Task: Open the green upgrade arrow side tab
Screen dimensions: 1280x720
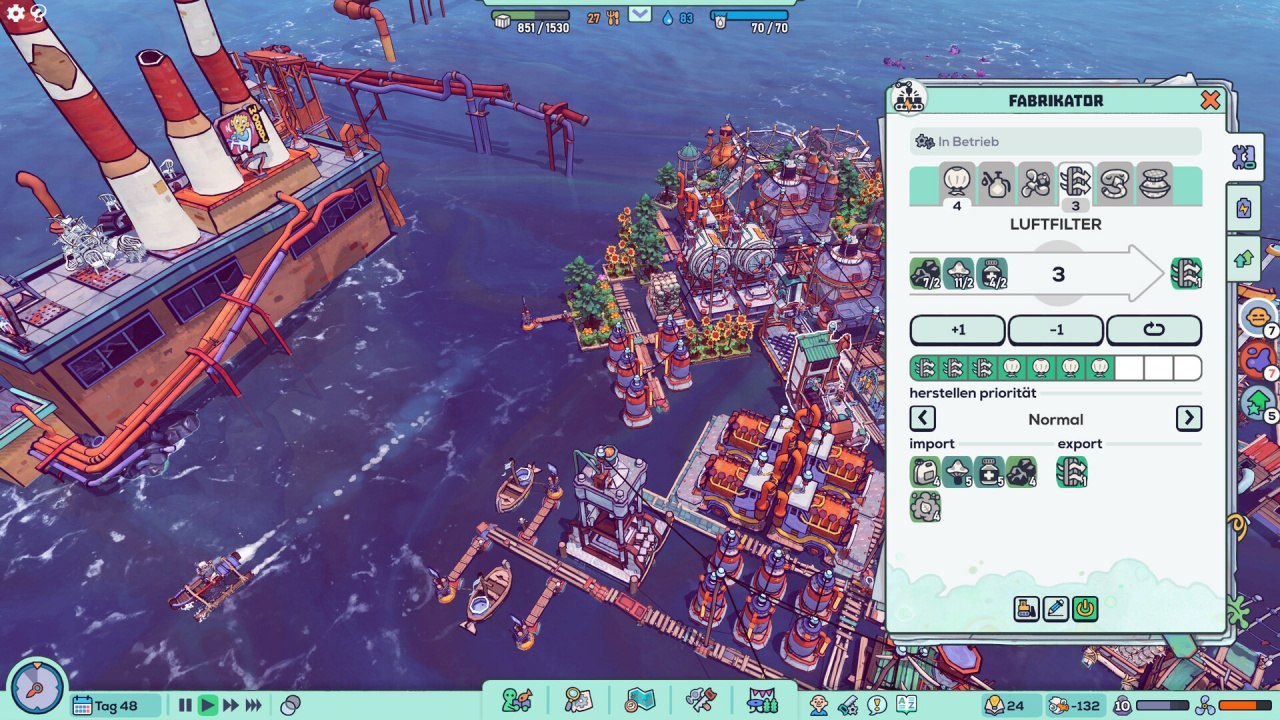Action: [1244, 258]
